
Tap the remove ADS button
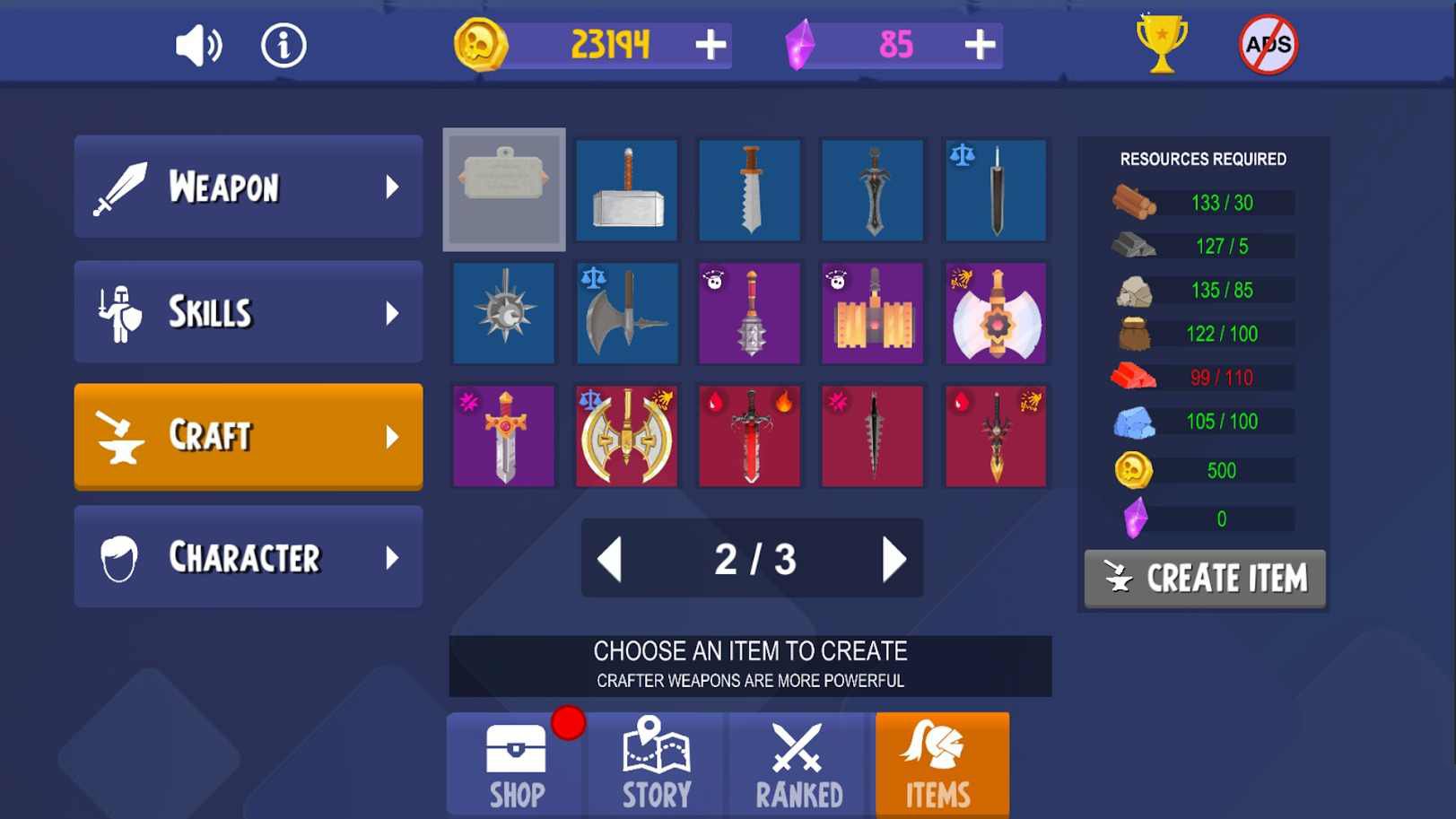(1268, 45)
